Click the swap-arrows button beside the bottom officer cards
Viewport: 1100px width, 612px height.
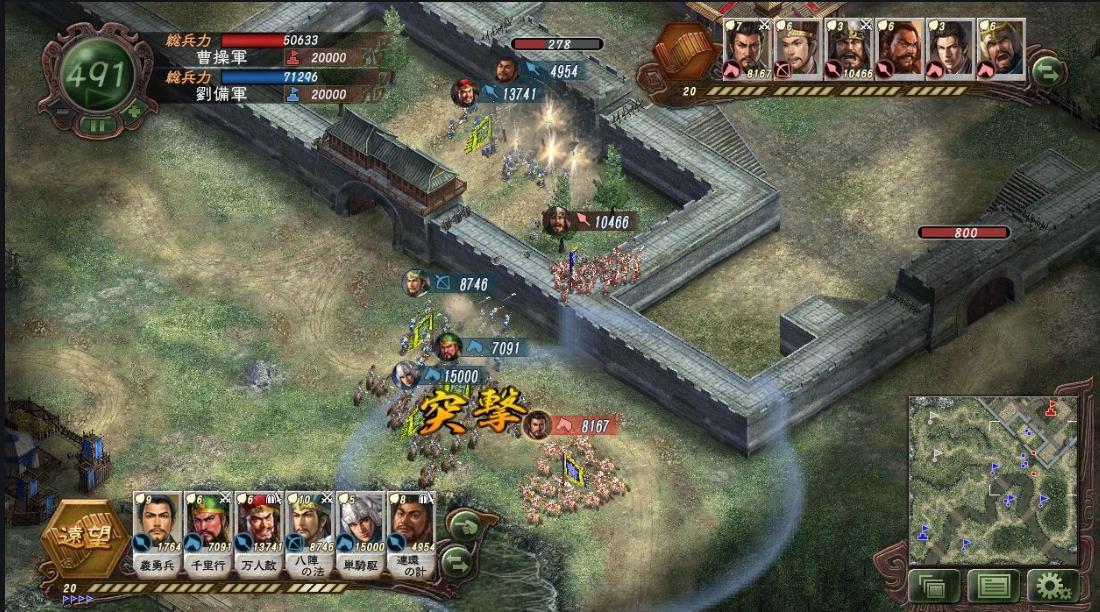pos(457,560)
